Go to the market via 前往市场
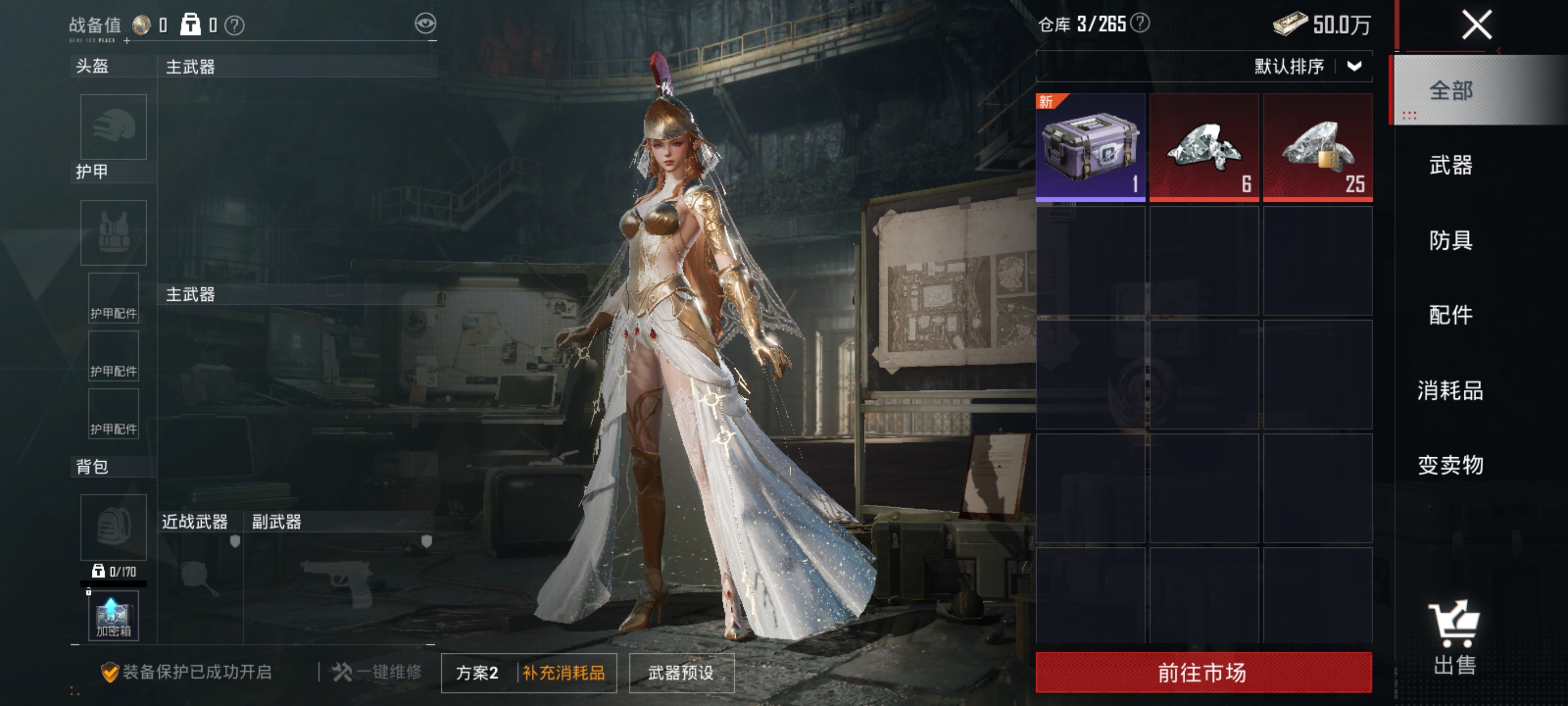This screenshot has height=706, width=1568. [x=1203, y=672]
